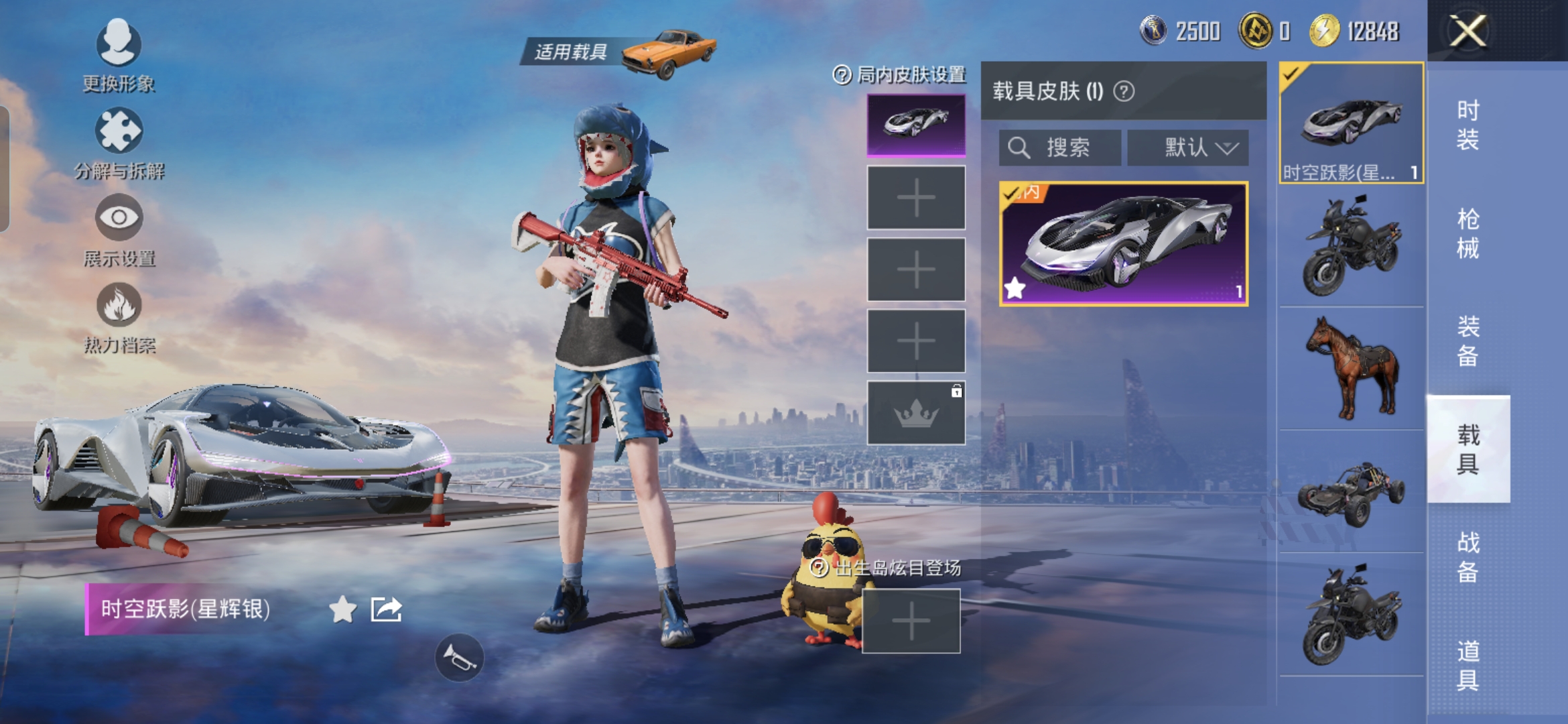1568x724 pixels.
Task: Share the 时空跃影 skin
Action: tap(387, 609)
